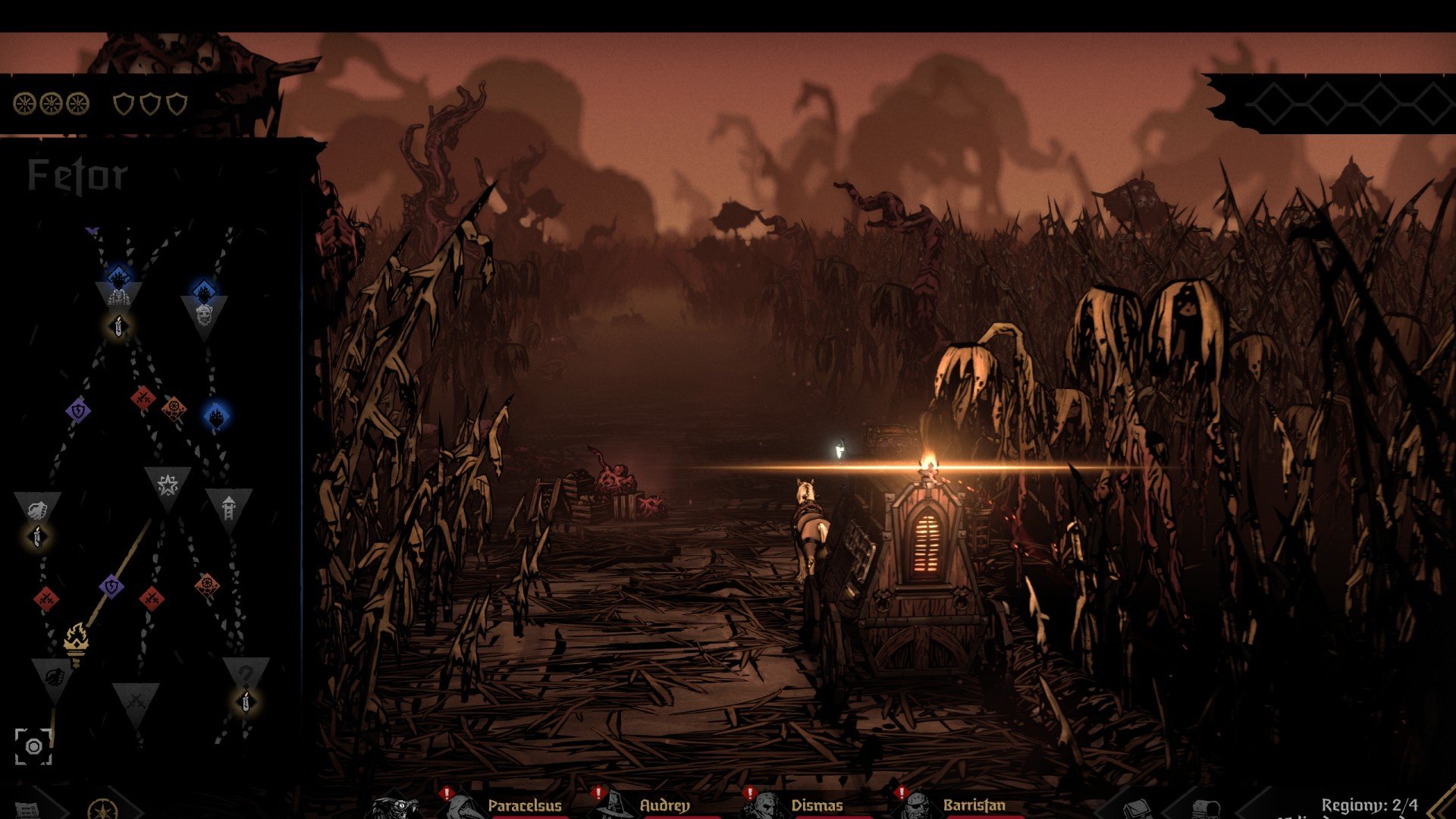Viewport: 1456px width, 819px height.
Task: Select the question mark mystery node
Action: pos(245,674)
